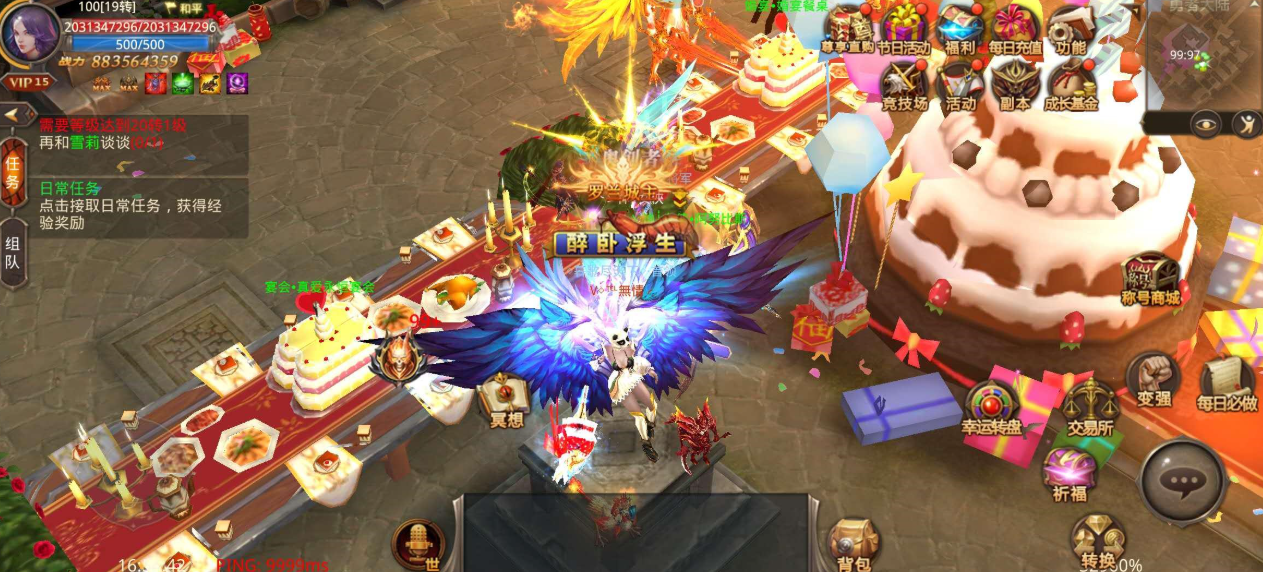This screenshot has width=1263, height=572.
Task: Open the 每日必做 daily must-do scroll
Action: (1226, 383)
